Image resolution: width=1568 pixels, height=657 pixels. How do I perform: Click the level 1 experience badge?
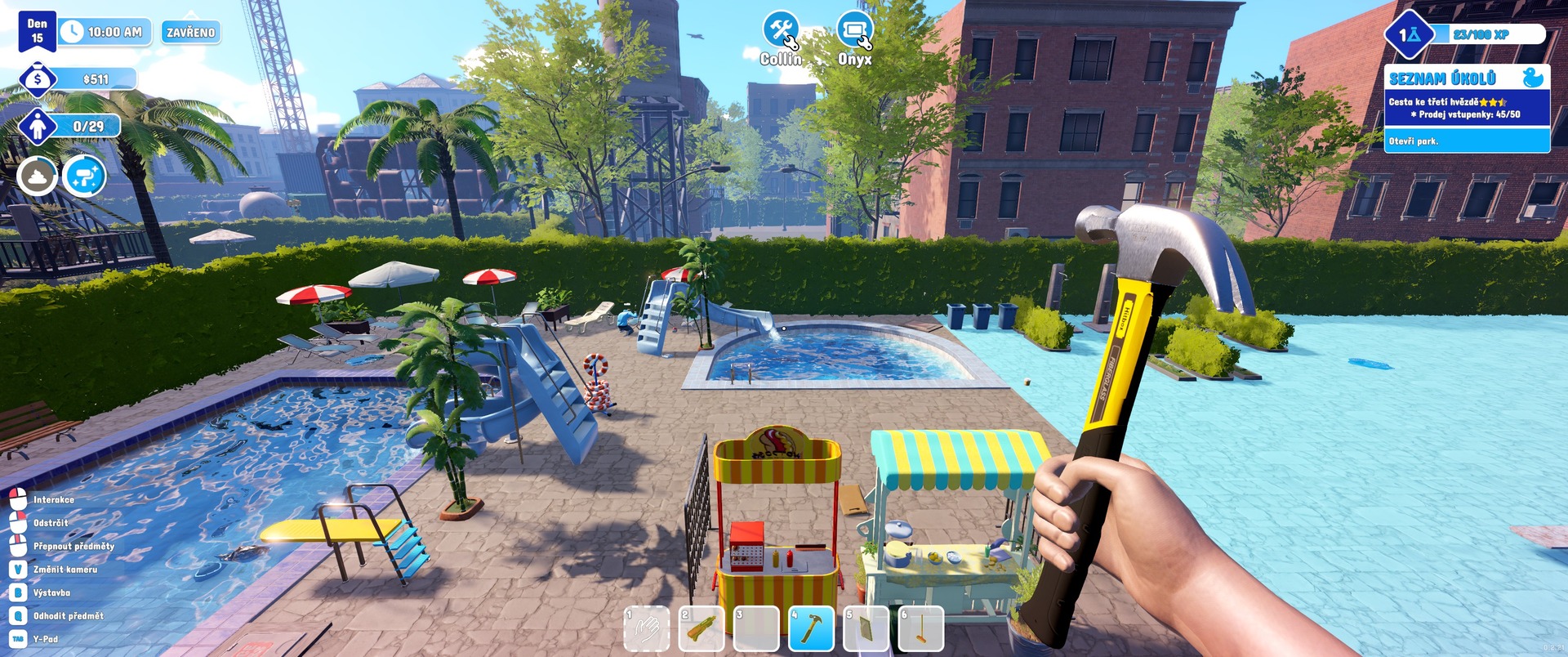(x=1410, y=34)
